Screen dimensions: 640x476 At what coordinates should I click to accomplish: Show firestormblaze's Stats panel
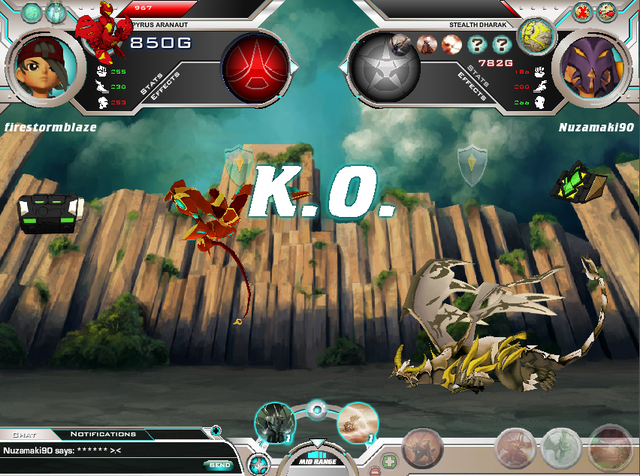[x=151, y=85]
